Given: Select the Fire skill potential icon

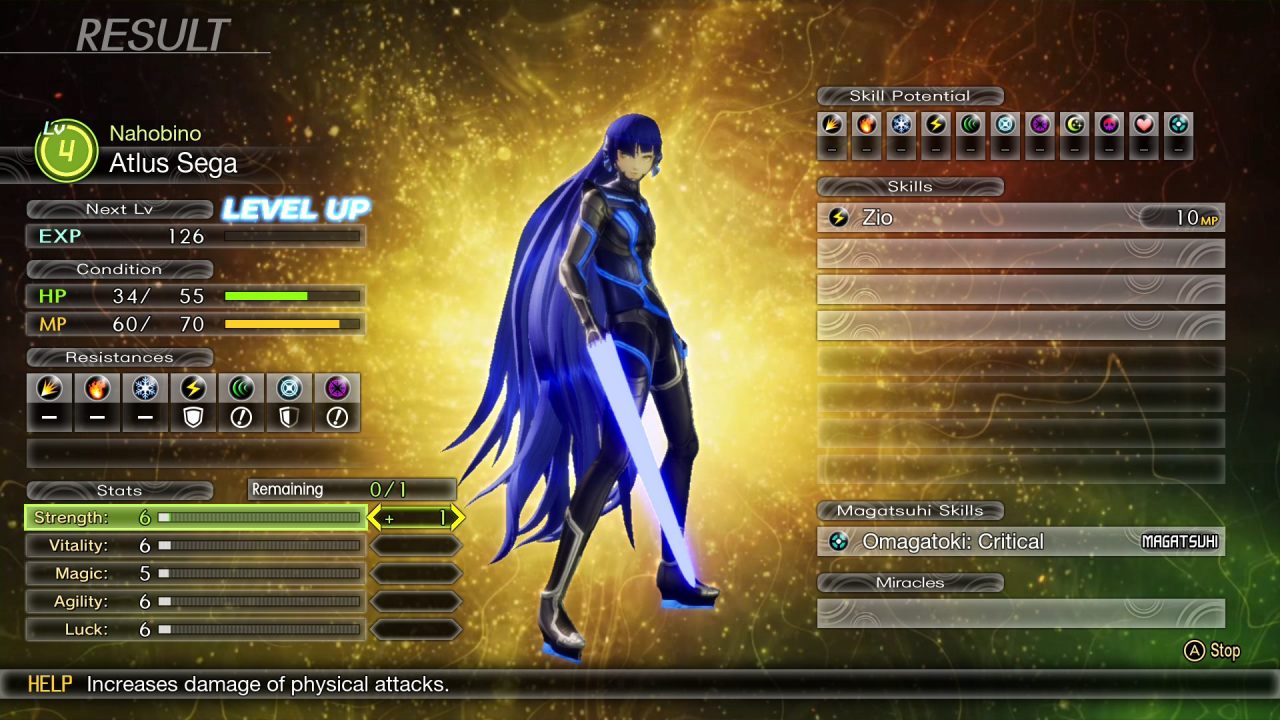Looking at the screenshot, I should (x=864, y=125).
